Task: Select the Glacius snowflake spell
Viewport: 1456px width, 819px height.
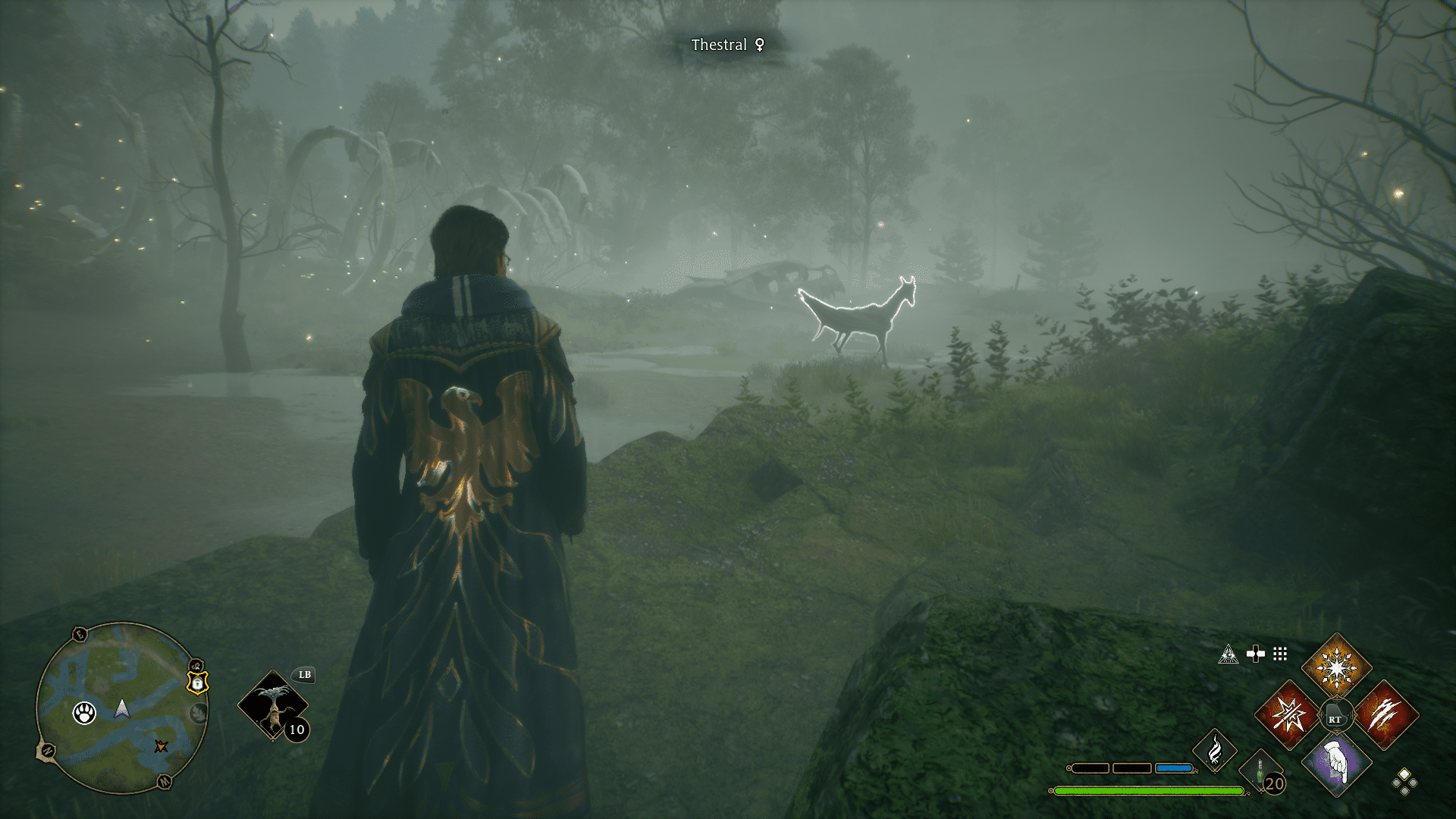Action: [x=1338, y=666]
